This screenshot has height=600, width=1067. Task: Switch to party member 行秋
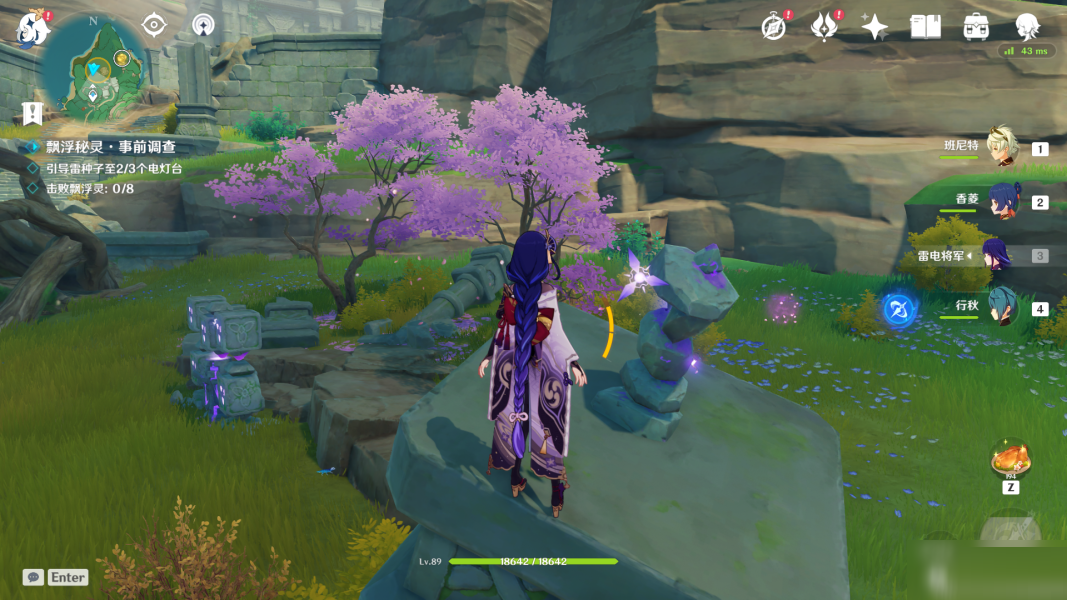tap(1001, 307)
